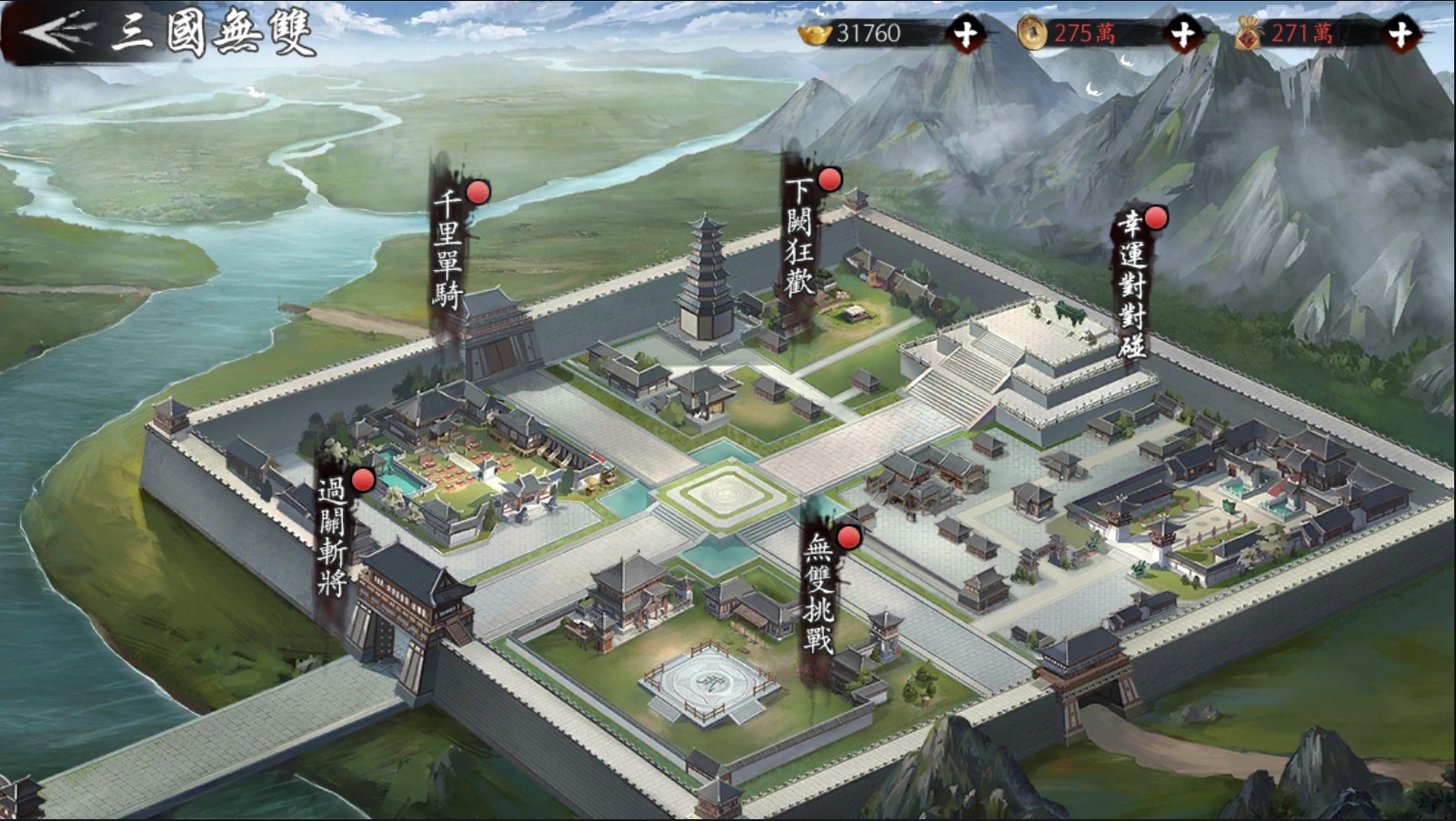Open the 千里單騎 game mode

449,250
